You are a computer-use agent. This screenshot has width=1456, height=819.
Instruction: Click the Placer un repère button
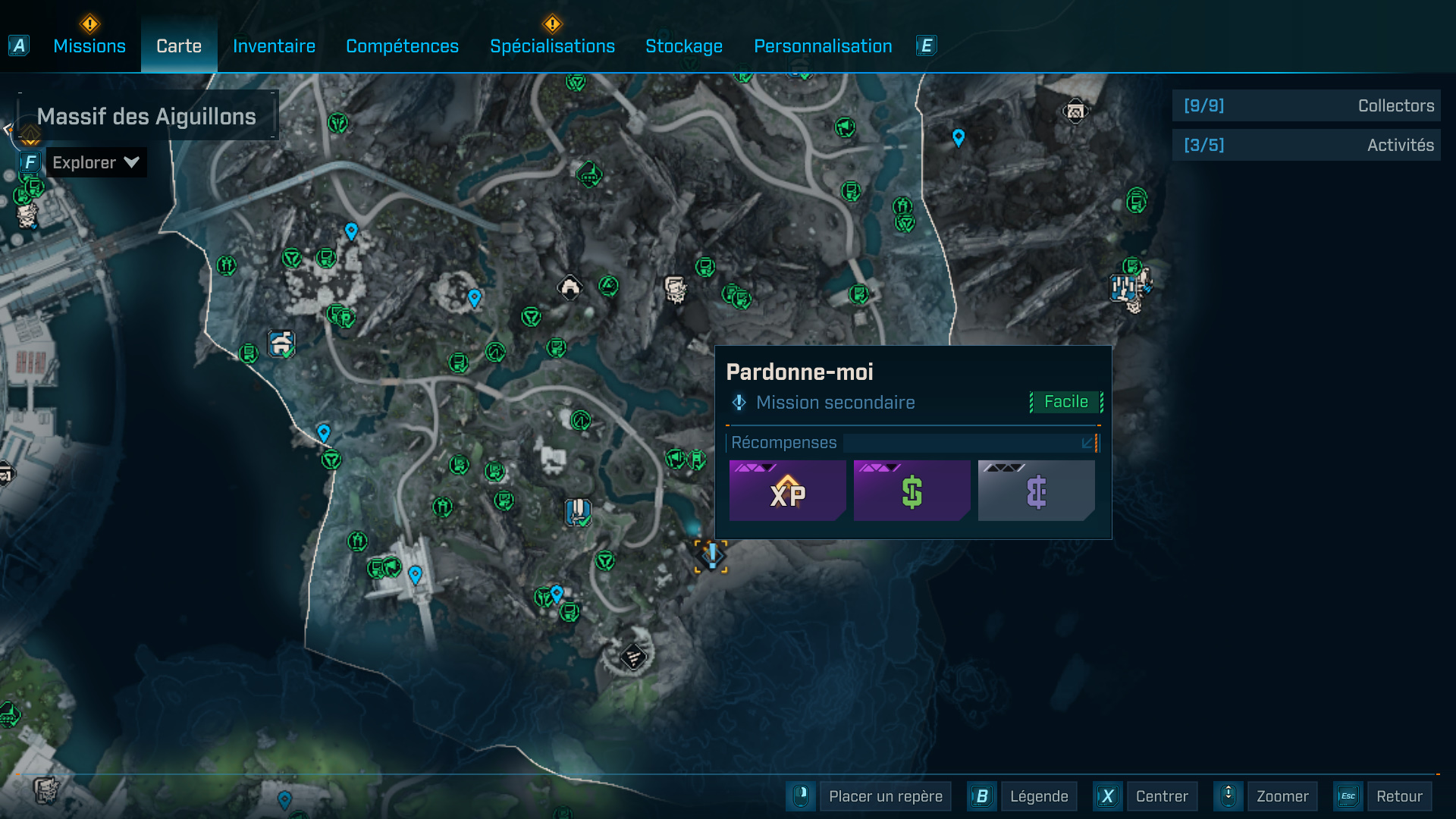(x=884, y=796)
